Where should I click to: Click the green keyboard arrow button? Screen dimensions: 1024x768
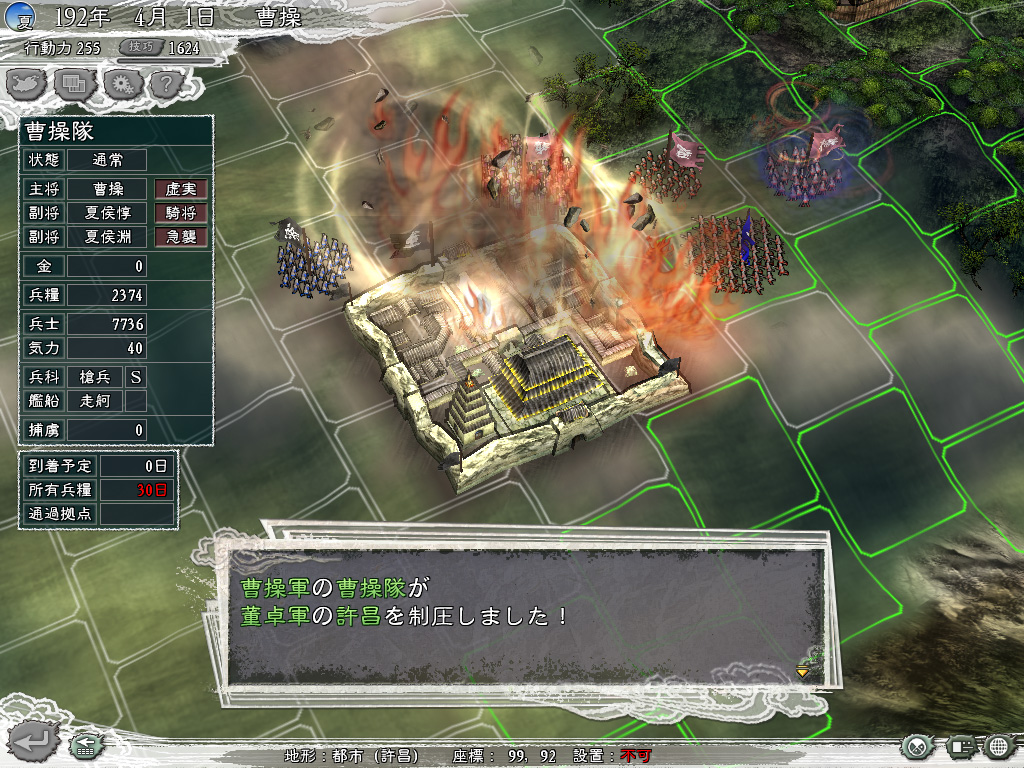(84, 745)
